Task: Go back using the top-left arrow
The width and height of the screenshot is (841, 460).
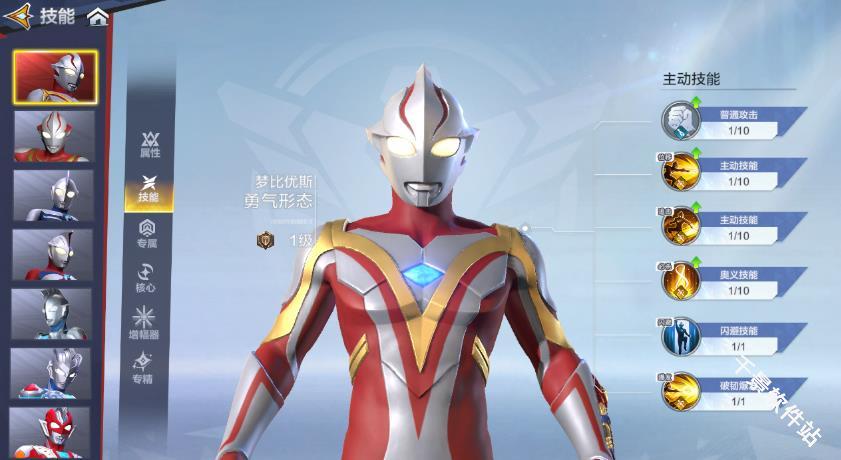Action: 18,16
